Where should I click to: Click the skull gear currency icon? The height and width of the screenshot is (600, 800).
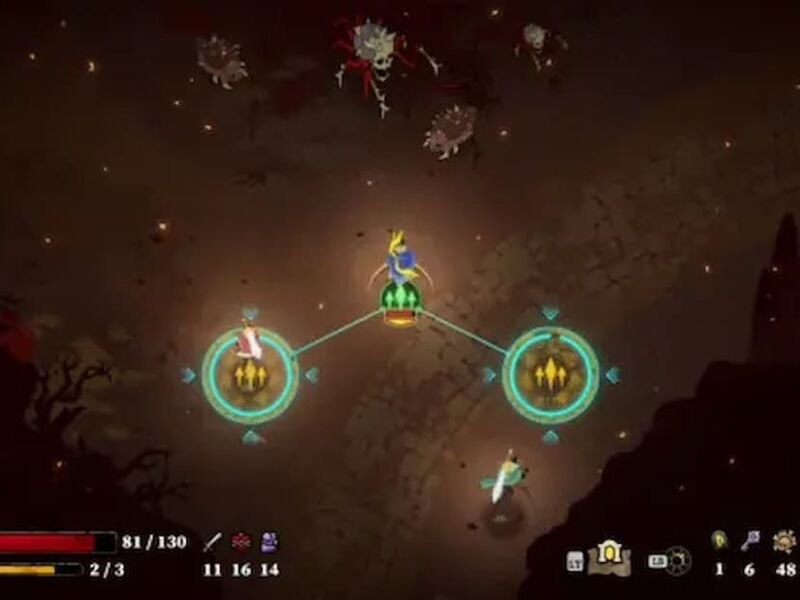(785, 541)
